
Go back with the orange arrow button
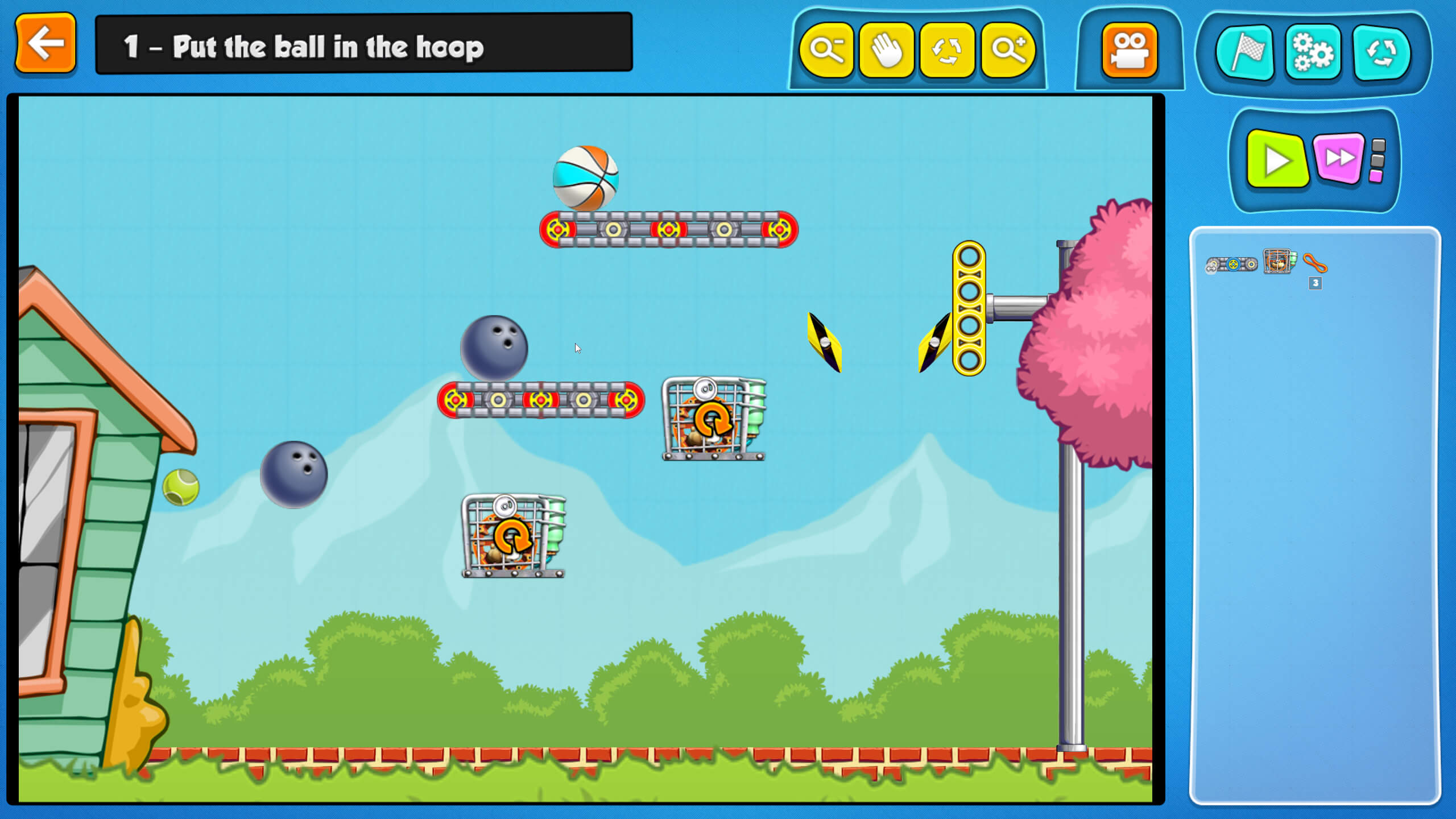[45, 44]
